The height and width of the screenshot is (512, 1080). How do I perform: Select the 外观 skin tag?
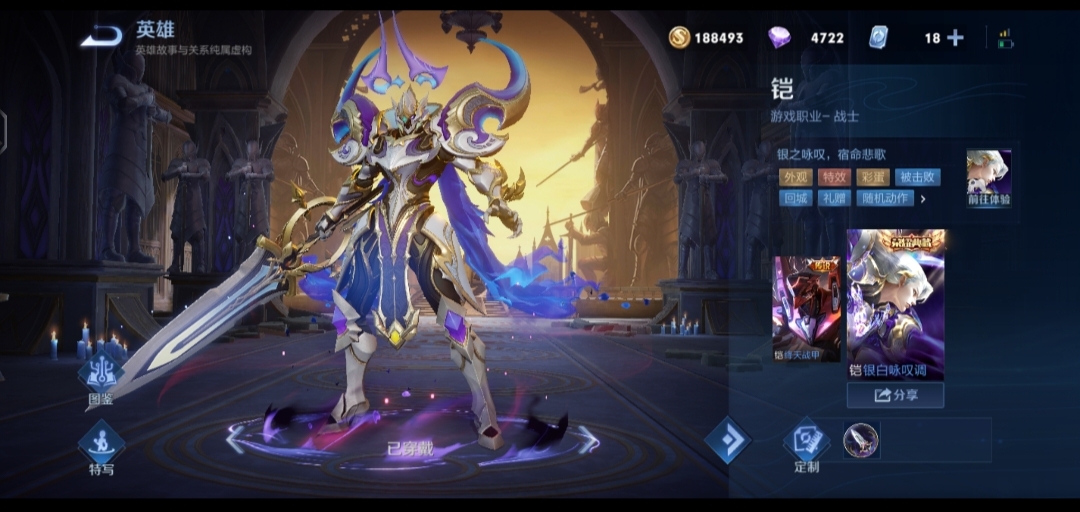tap(795, 177)
